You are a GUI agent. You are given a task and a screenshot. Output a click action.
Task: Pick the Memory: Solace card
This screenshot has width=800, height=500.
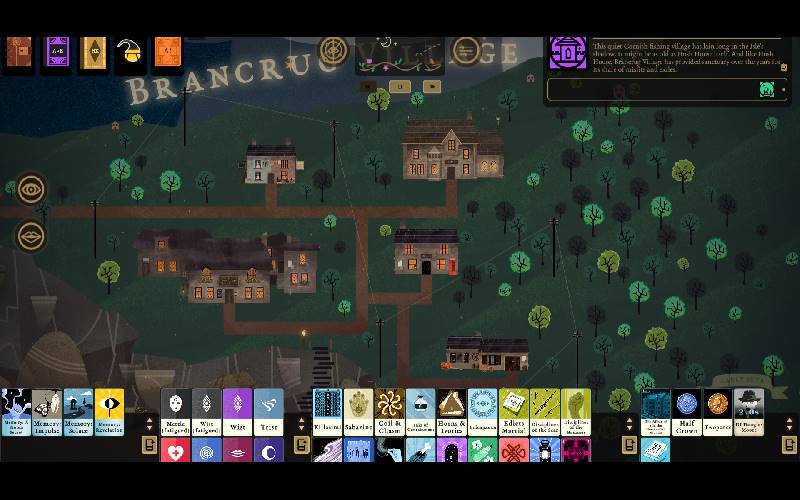pos(78,412)
